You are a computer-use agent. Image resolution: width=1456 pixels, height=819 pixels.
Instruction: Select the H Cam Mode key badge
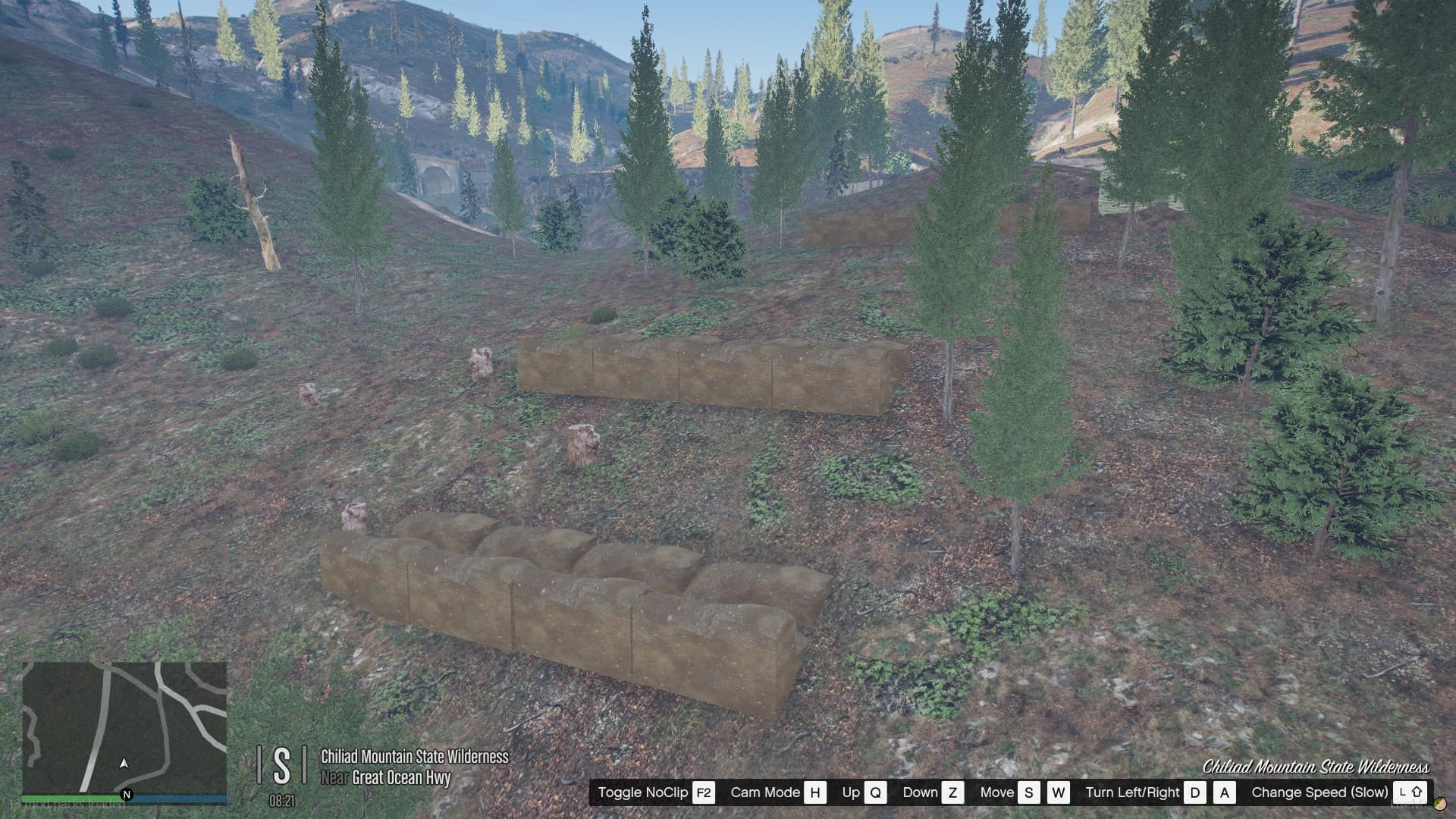(816, 793)
